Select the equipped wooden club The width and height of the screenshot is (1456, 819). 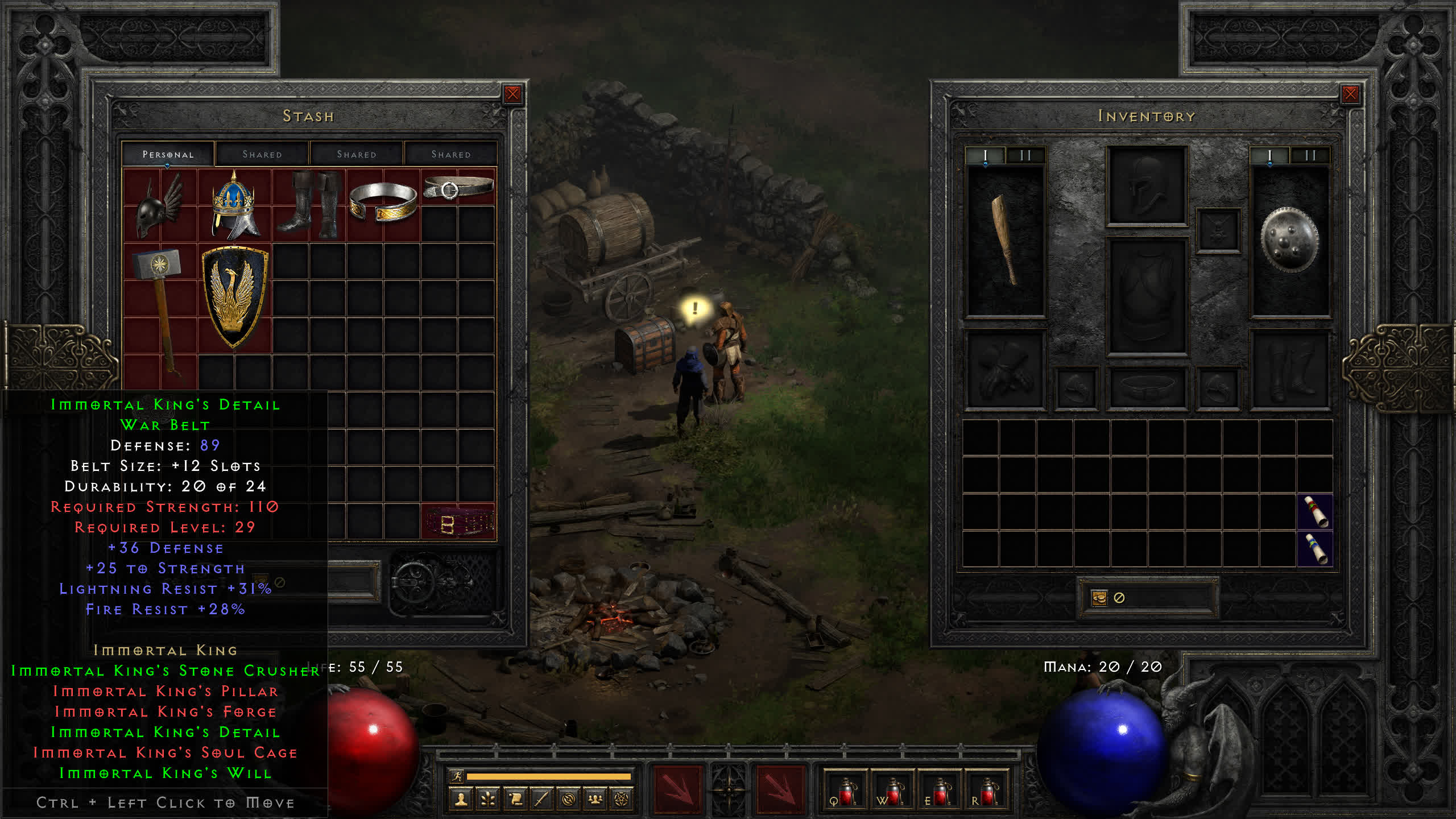click(1006, 240)
